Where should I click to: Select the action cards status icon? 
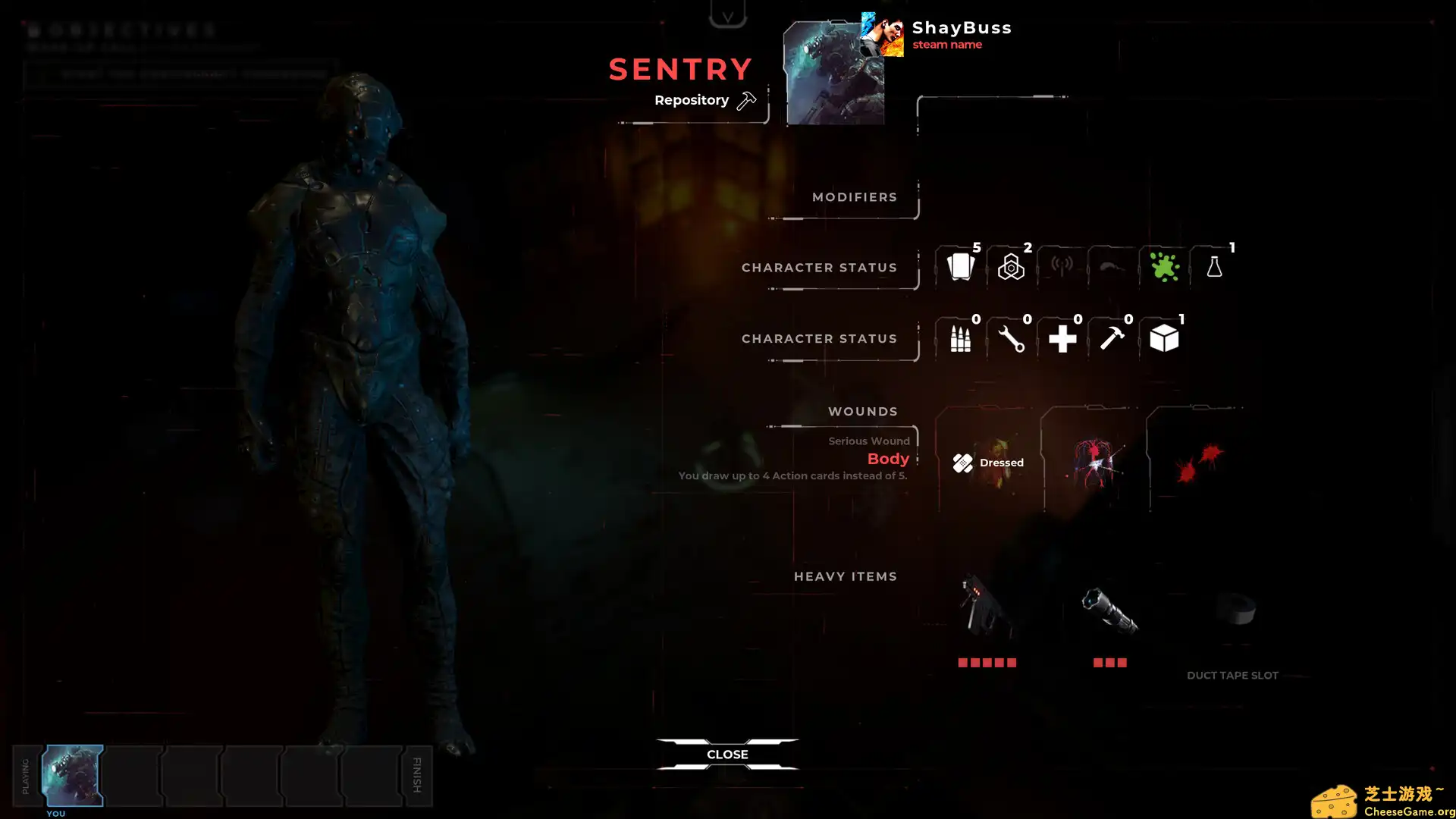pos(960,267)
